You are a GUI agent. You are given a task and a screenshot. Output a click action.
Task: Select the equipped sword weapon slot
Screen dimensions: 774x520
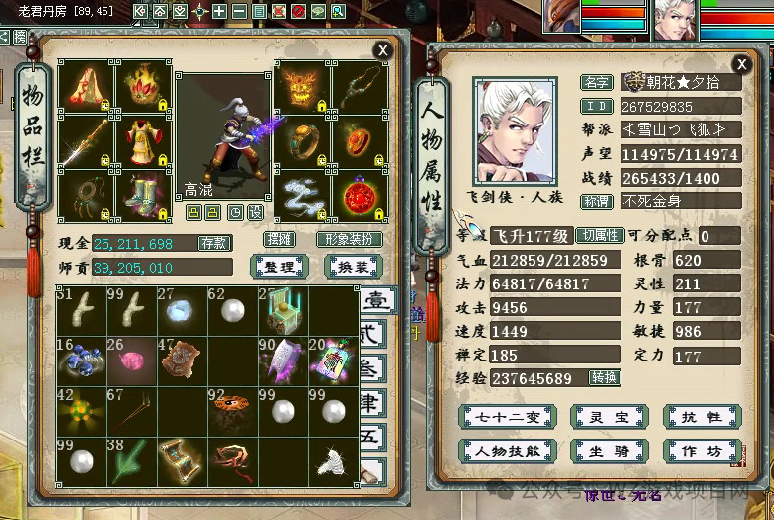(84, 143)
